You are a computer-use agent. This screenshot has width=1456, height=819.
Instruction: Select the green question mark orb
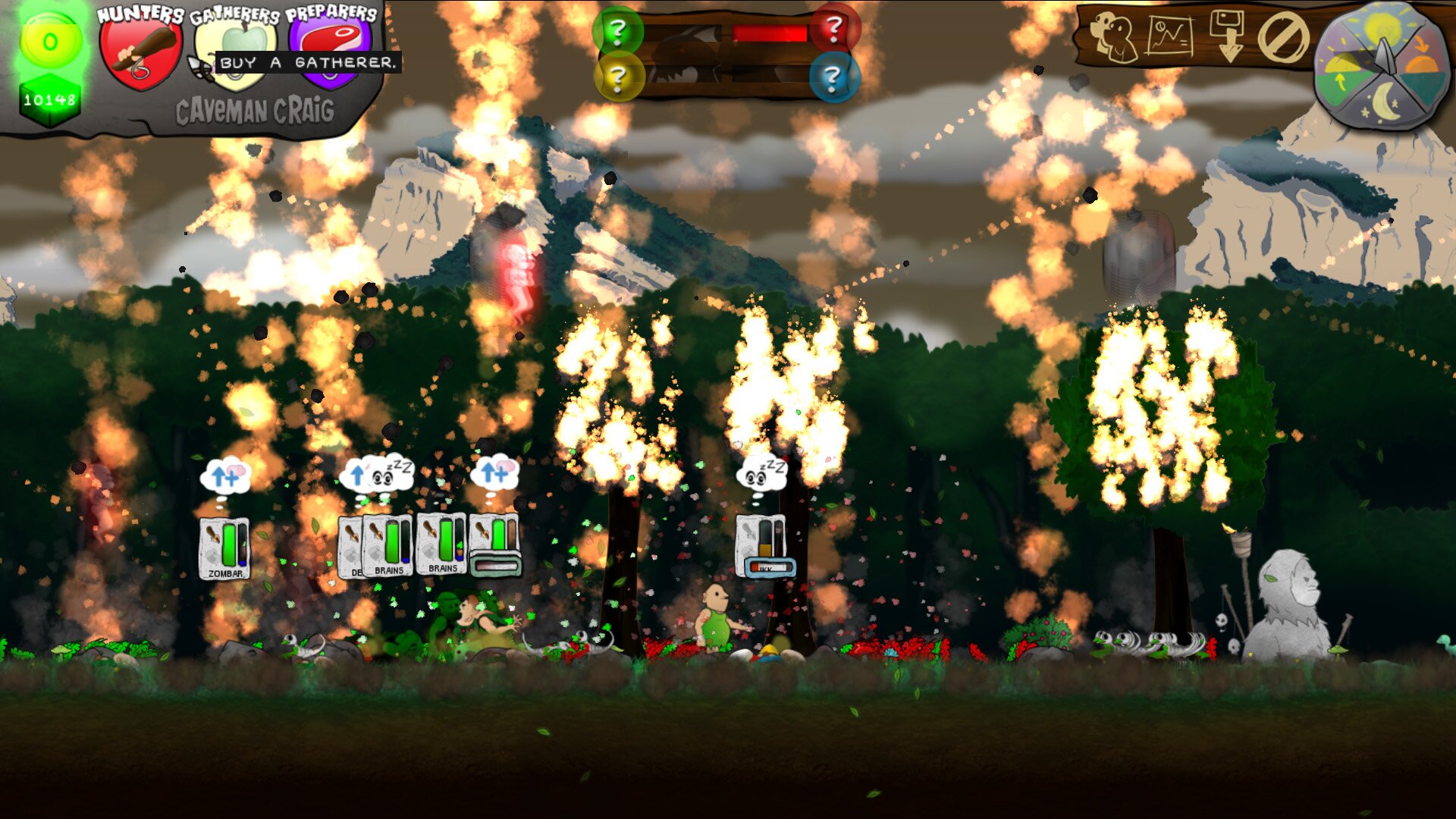point(618,31)
